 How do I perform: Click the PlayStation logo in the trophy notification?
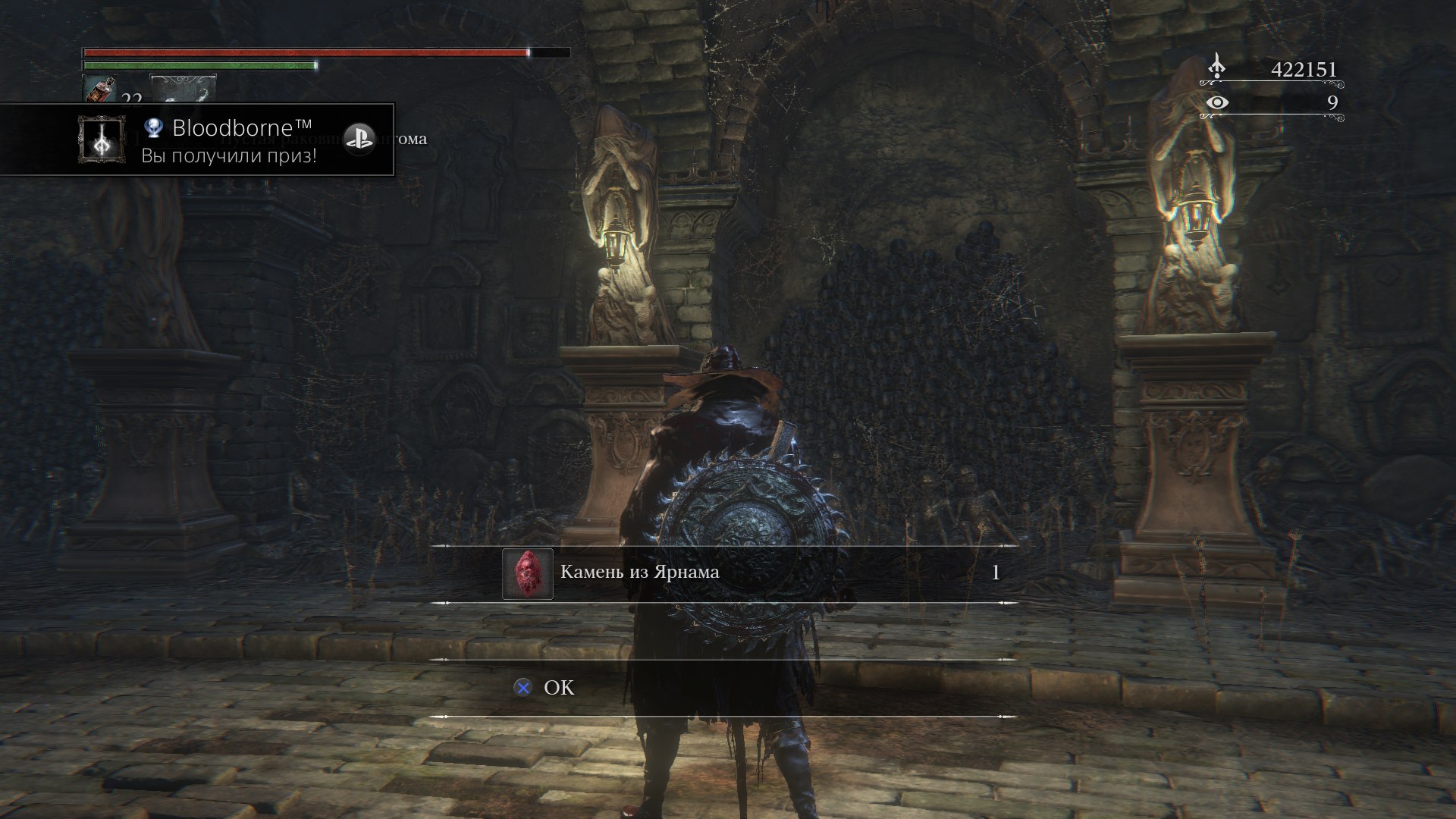tap(362, 136)
